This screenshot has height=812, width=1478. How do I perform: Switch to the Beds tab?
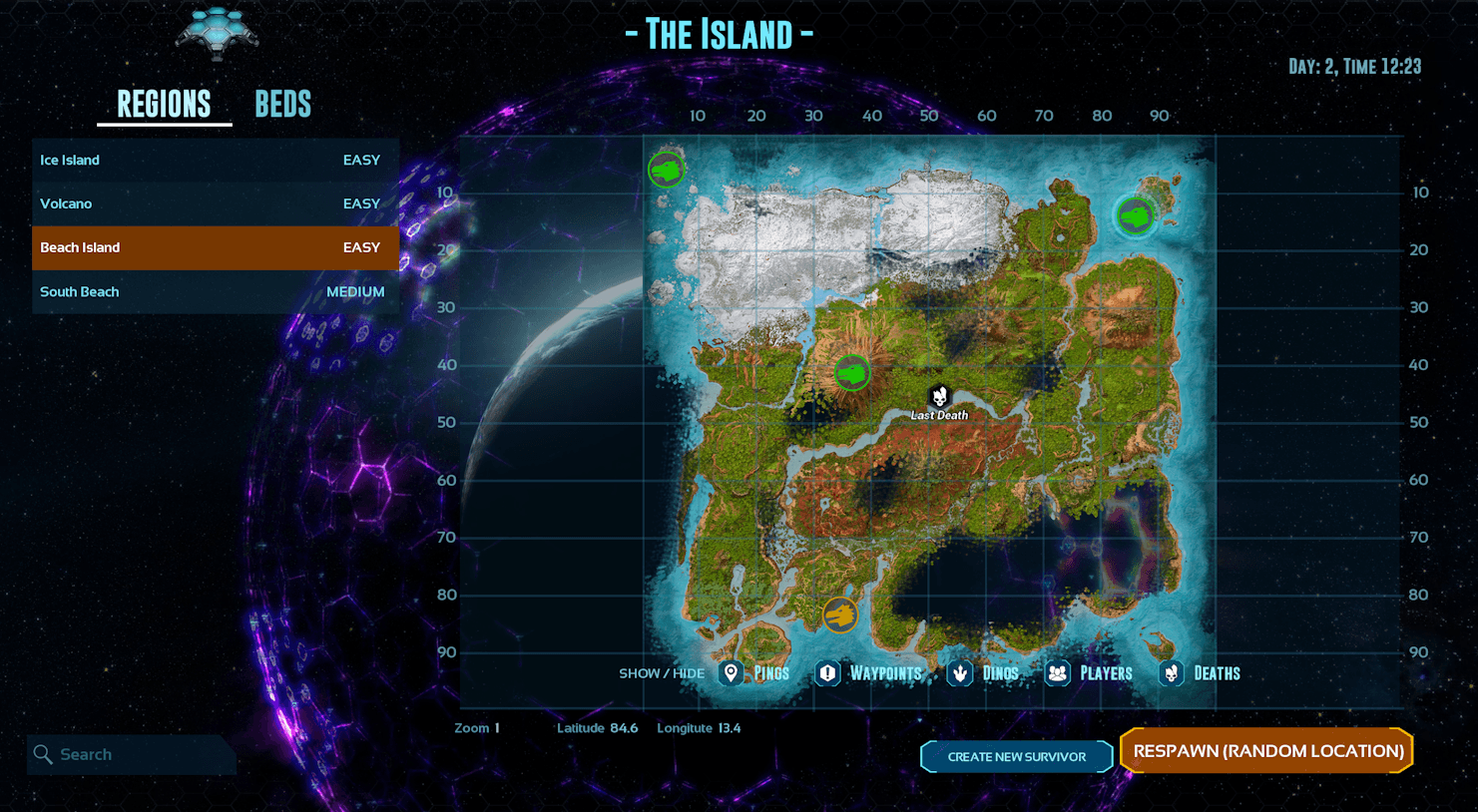click(x=282, y=104)
